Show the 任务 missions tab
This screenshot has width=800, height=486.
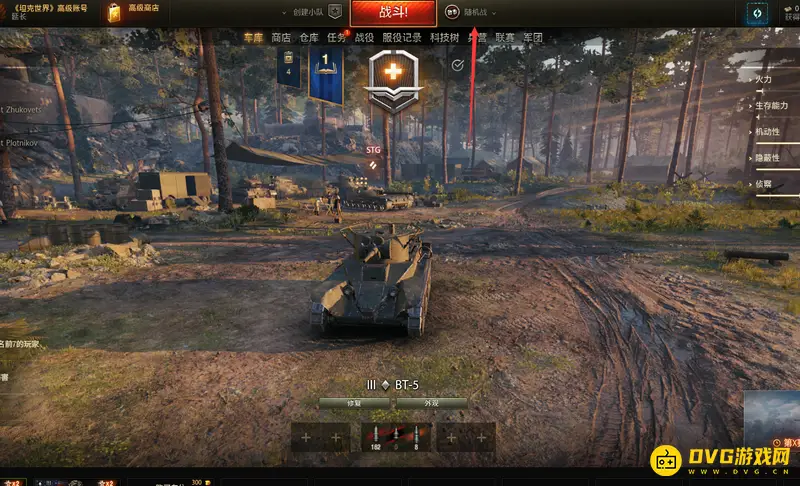pos(337,37)
